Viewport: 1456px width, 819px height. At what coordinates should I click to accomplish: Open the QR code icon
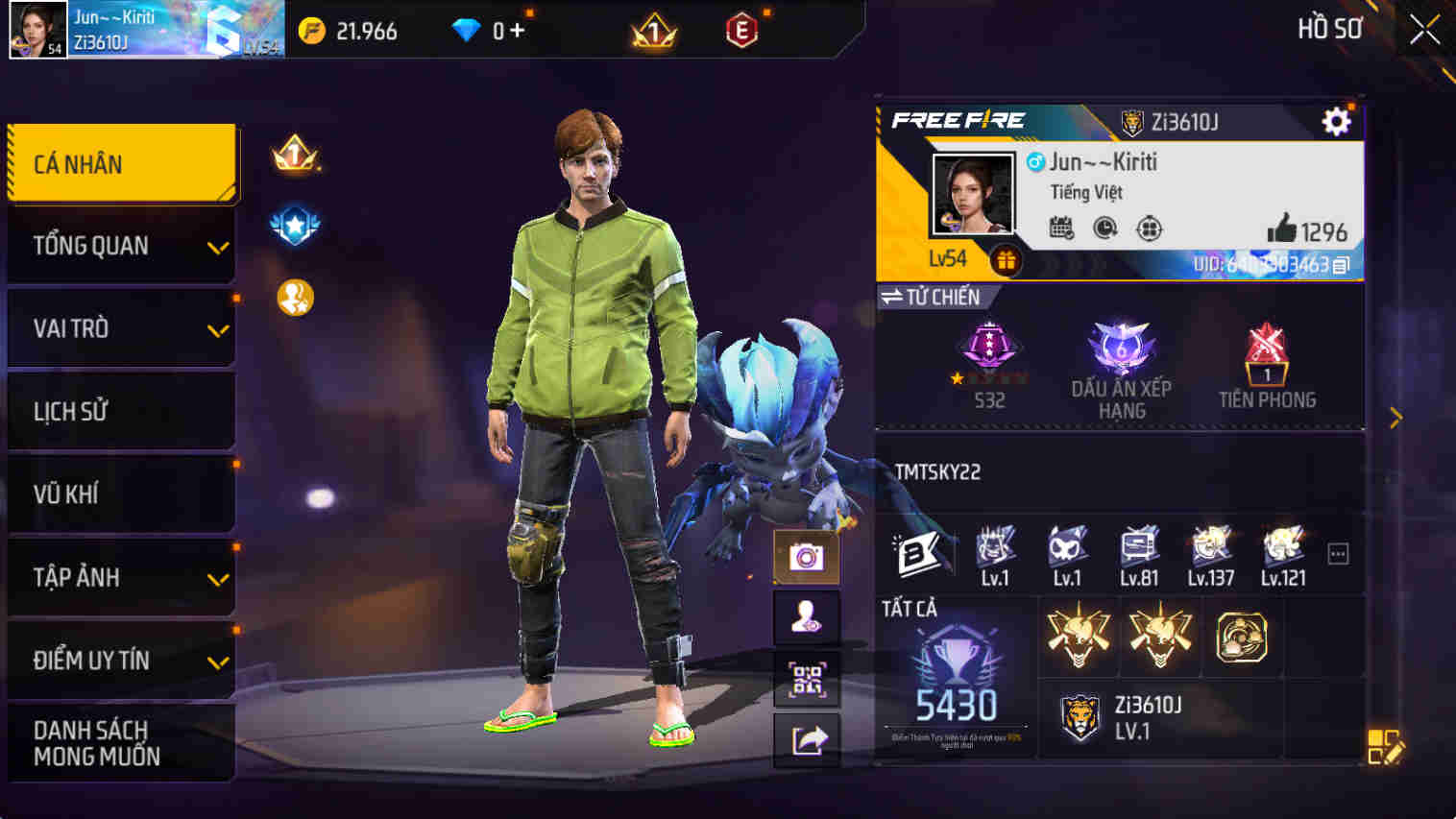click(x=807, y=679)
